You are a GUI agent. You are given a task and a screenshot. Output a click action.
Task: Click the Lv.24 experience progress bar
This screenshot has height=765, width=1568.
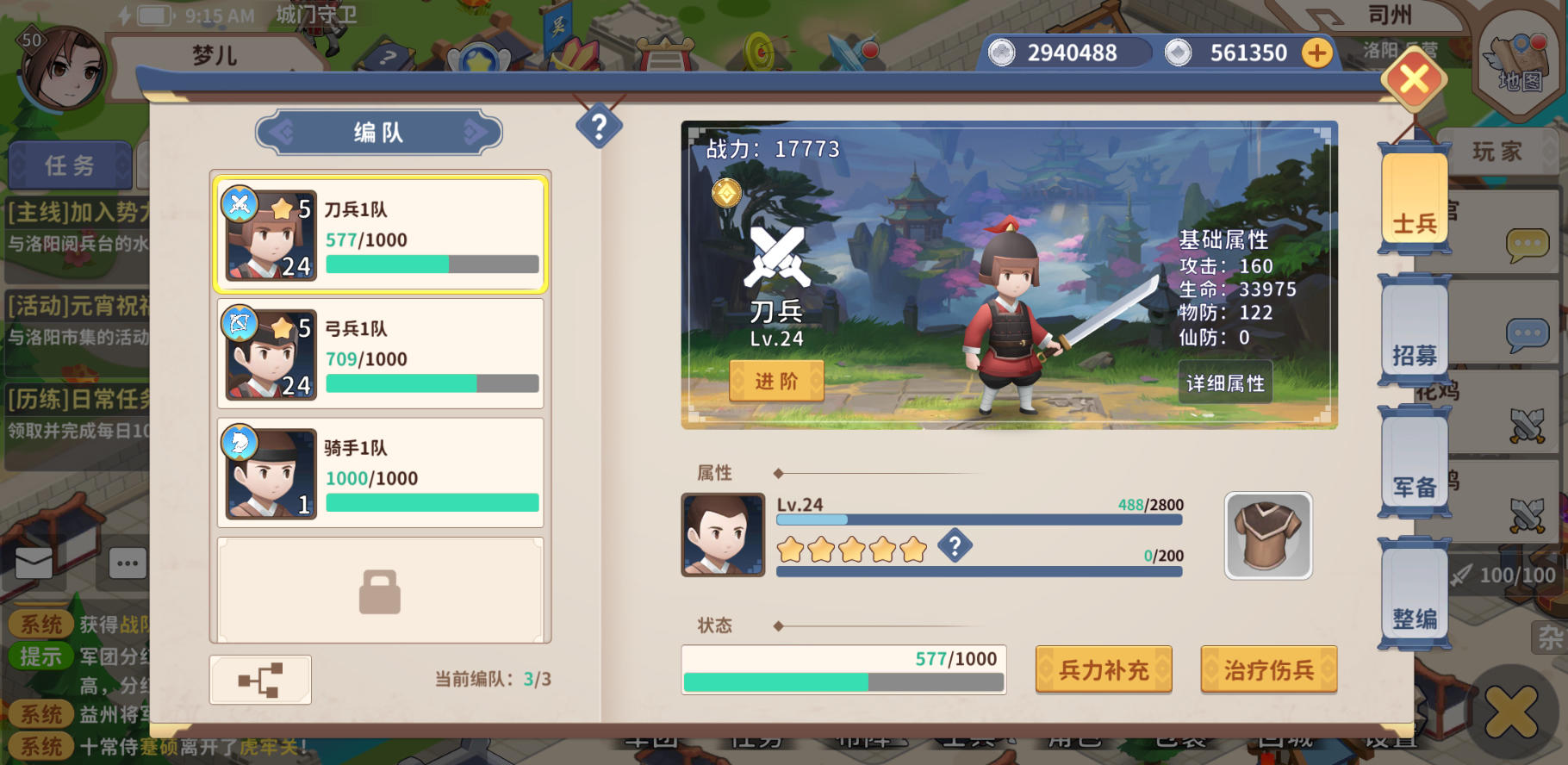978,519
